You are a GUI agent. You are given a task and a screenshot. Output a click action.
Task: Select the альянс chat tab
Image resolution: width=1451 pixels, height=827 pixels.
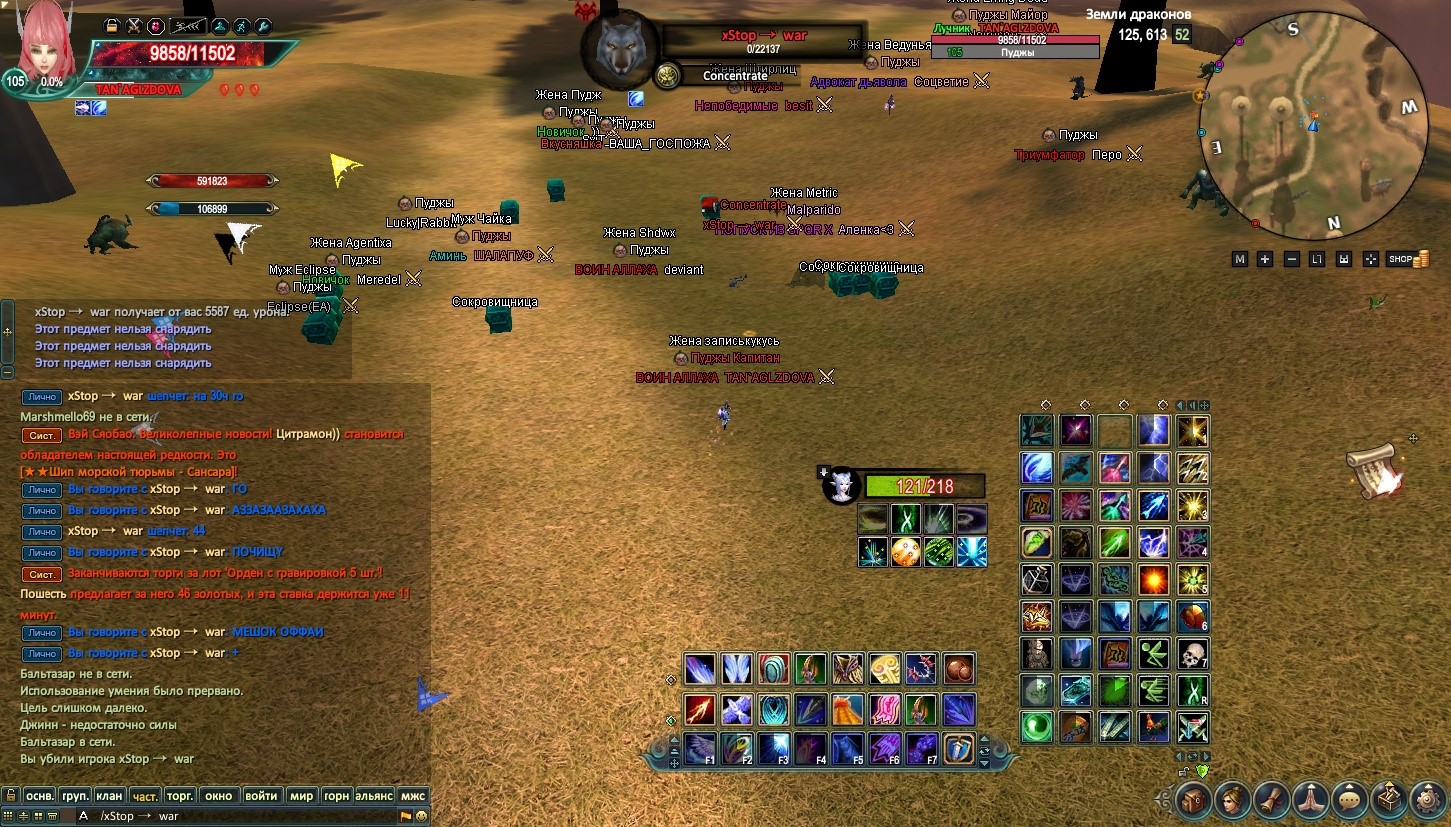(x=373, y=796)
